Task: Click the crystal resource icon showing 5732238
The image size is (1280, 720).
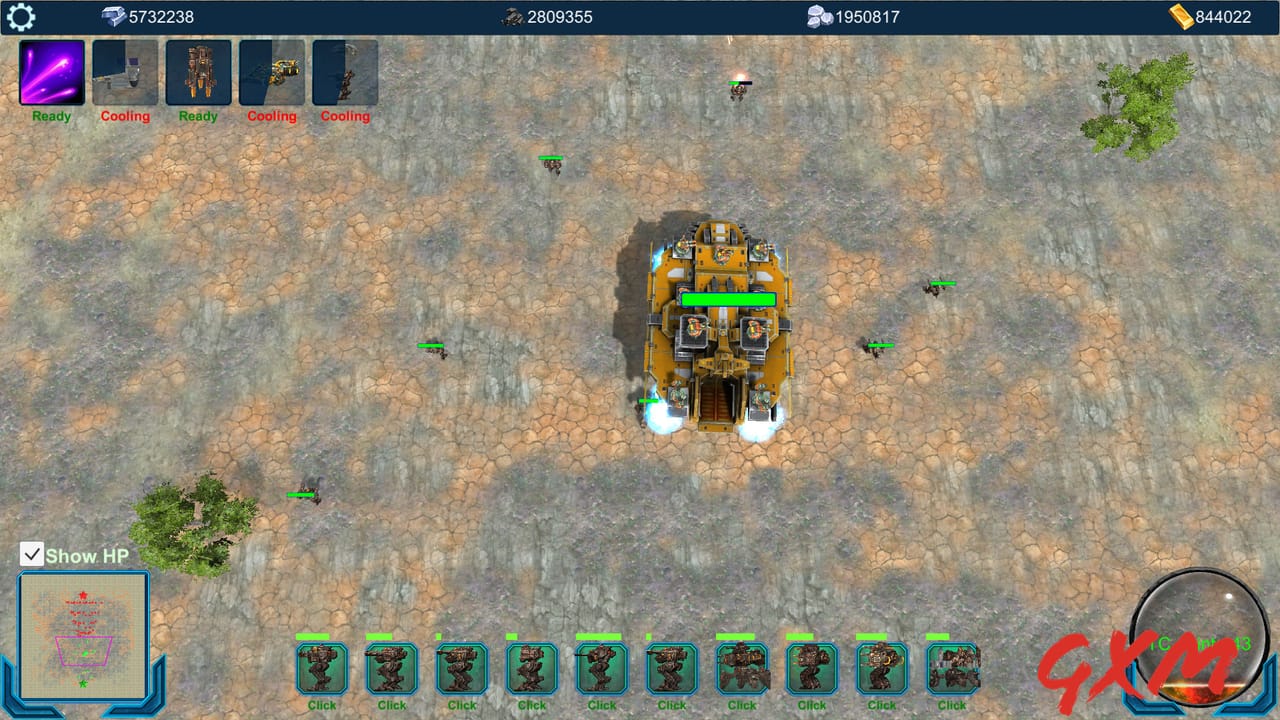Action: pos(113,16)
